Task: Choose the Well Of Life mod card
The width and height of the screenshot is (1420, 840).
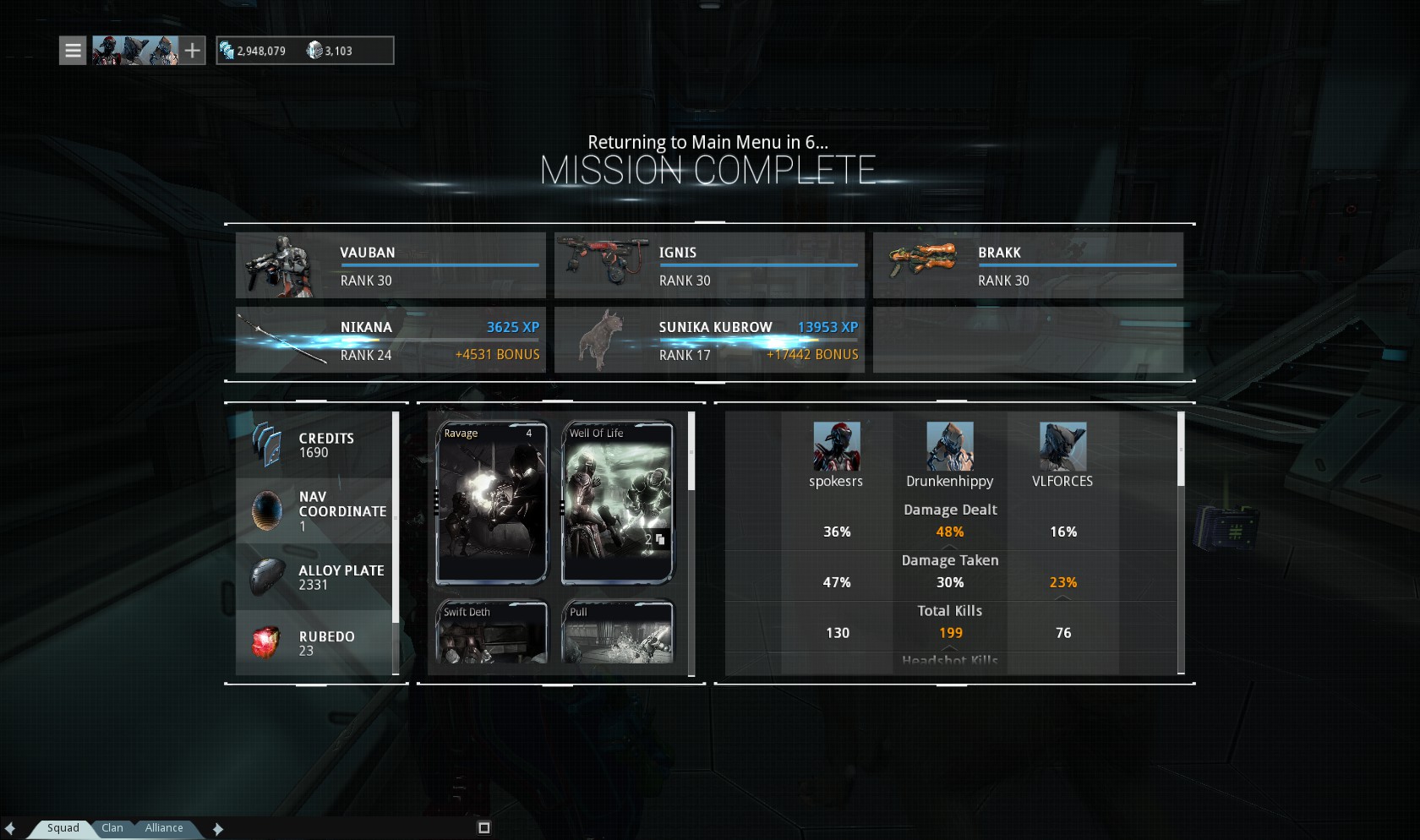Action: pos(618,502)
